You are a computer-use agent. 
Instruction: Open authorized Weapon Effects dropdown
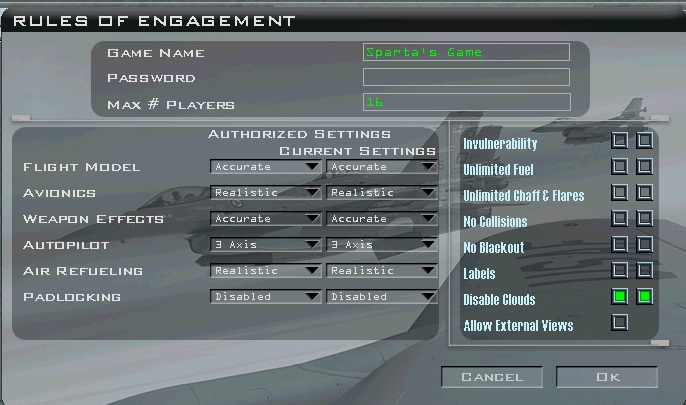pos(266,219)
